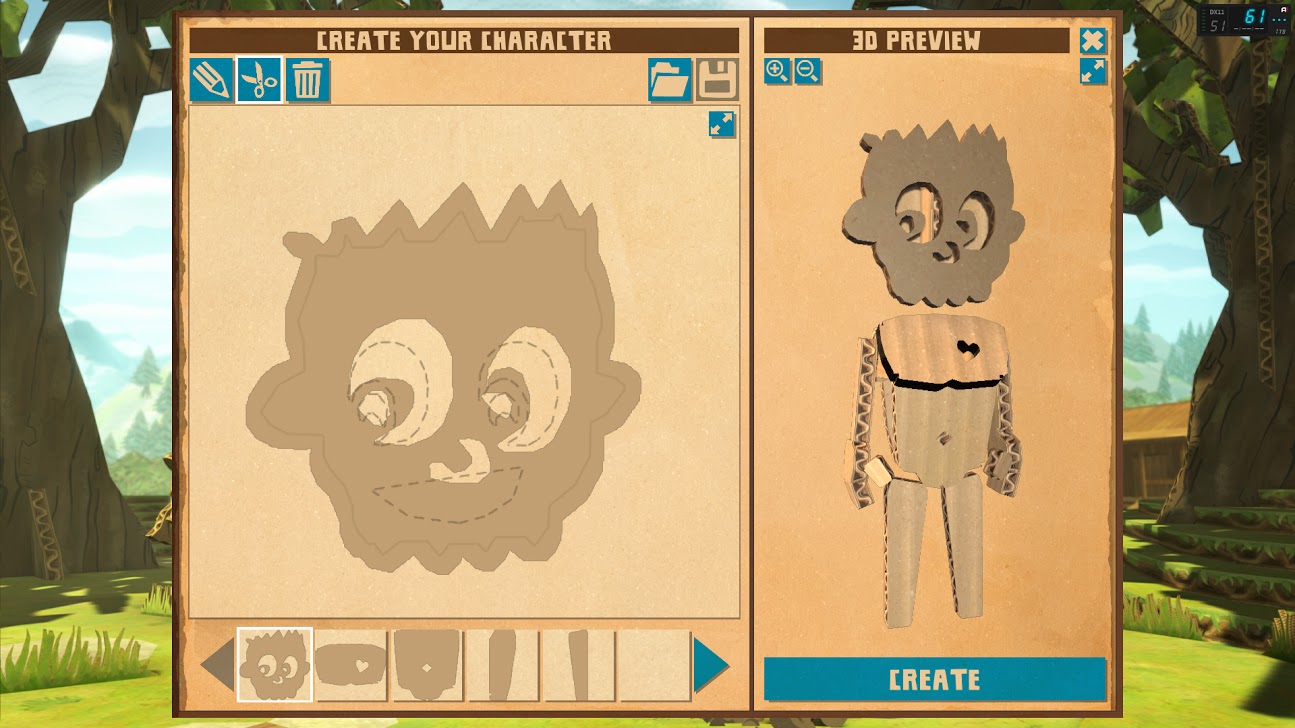Switch from scissors to pencil mode
The width and height of the screenshot is (1295, 728).
pos(210,80)
